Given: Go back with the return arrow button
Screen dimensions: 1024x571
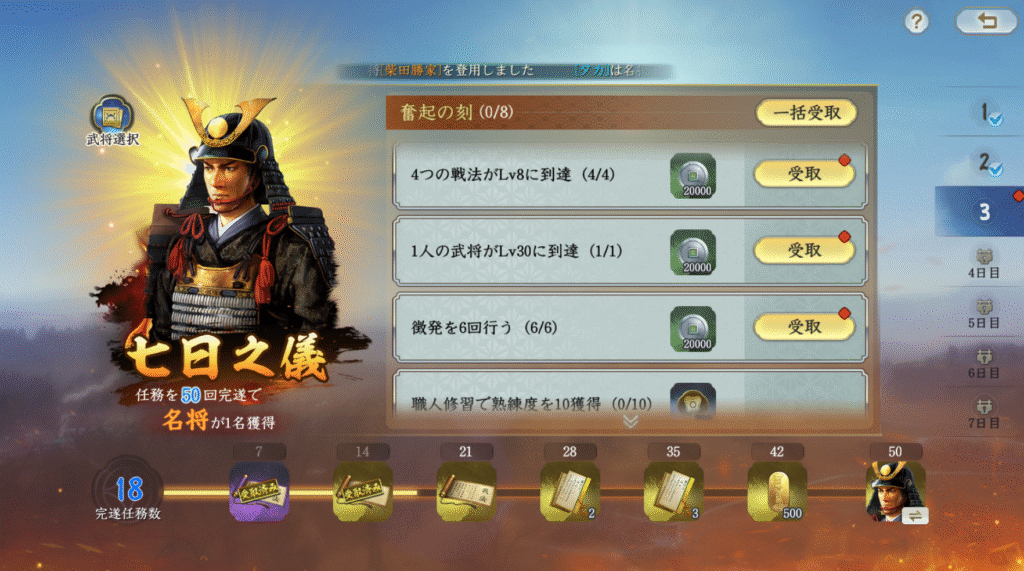Looking at the screenshot, I should coord(986,22).
